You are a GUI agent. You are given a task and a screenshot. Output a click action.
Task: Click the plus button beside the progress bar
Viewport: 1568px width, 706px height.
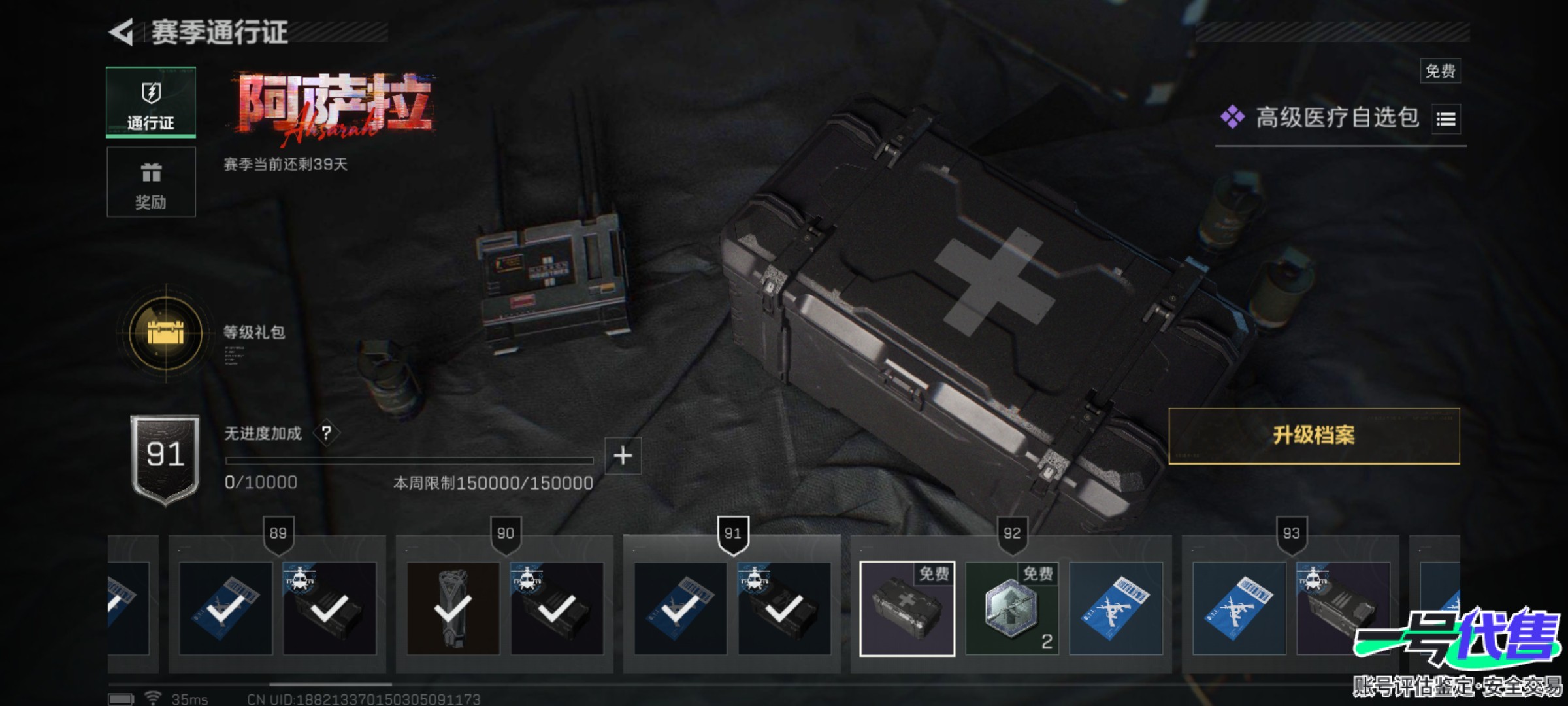(623, 456)
